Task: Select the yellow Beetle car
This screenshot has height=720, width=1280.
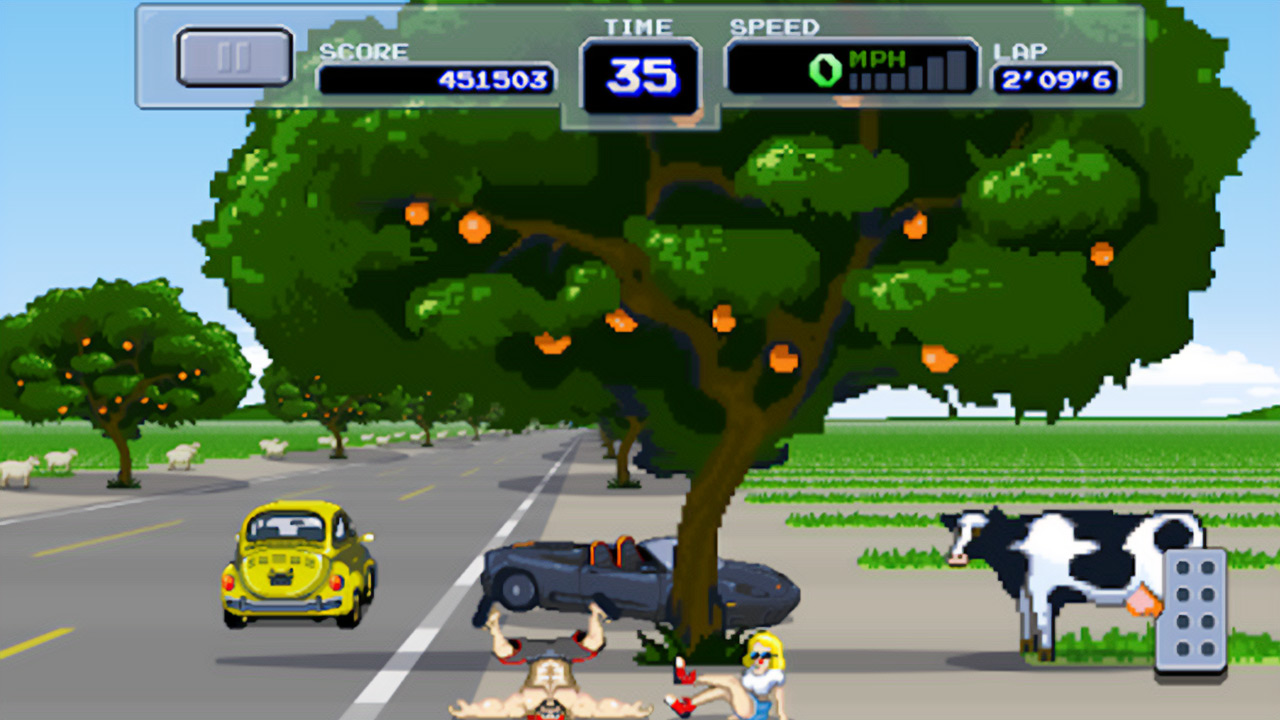Action: pos(295,563)
